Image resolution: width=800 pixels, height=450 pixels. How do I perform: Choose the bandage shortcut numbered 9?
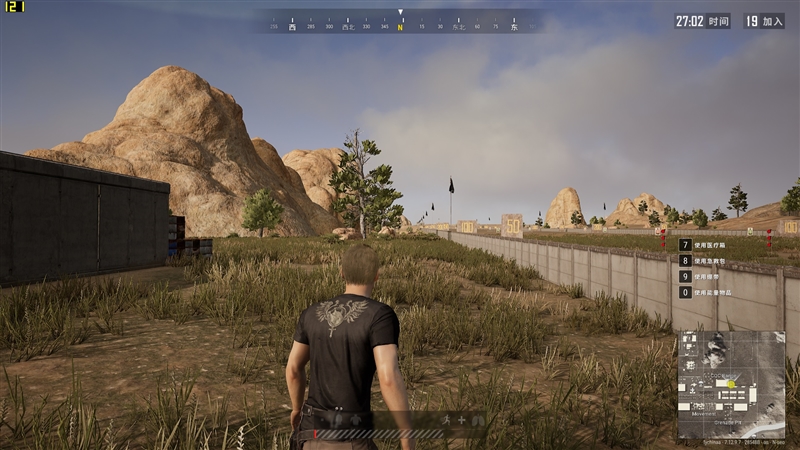pos(685,276)
